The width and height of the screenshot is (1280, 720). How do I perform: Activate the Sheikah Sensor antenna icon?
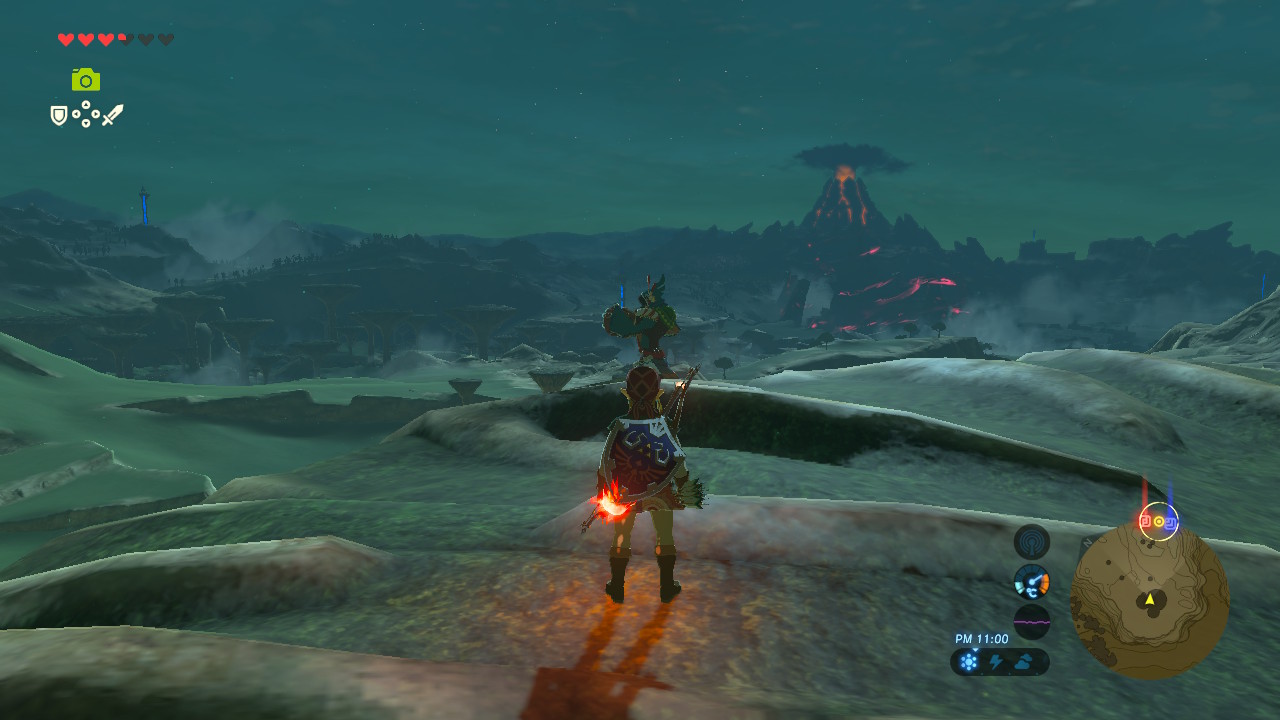tap(1032, 542)
